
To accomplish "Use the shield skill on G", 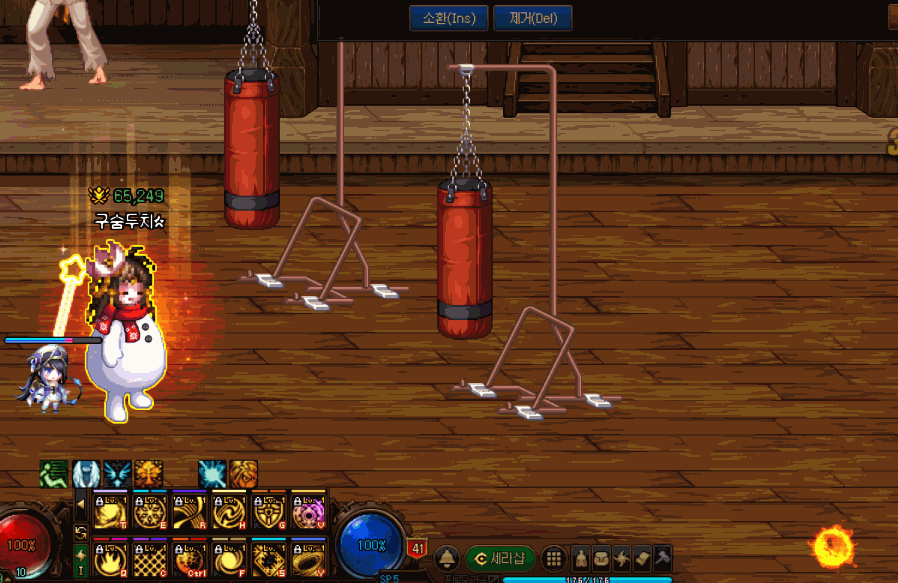I will click(267, 511).
